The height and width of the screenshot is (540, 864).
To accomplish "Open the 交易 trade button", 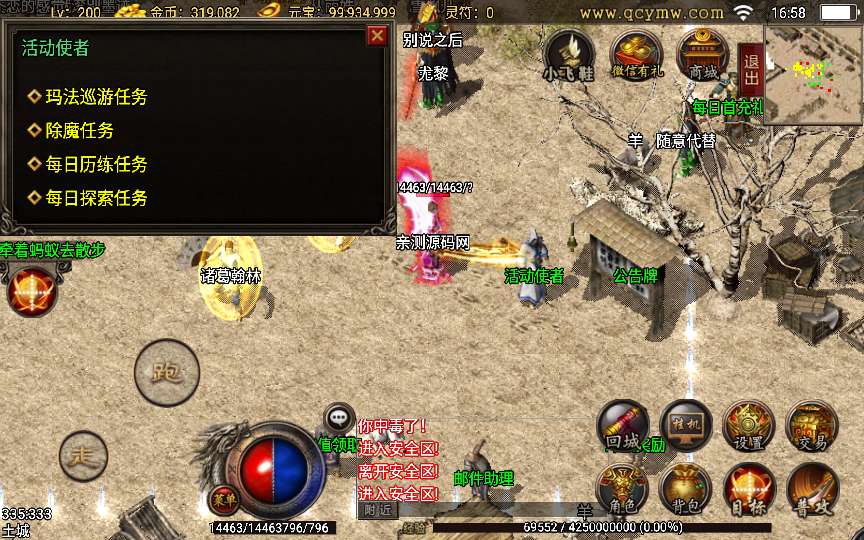I will (x=811, y=427).
